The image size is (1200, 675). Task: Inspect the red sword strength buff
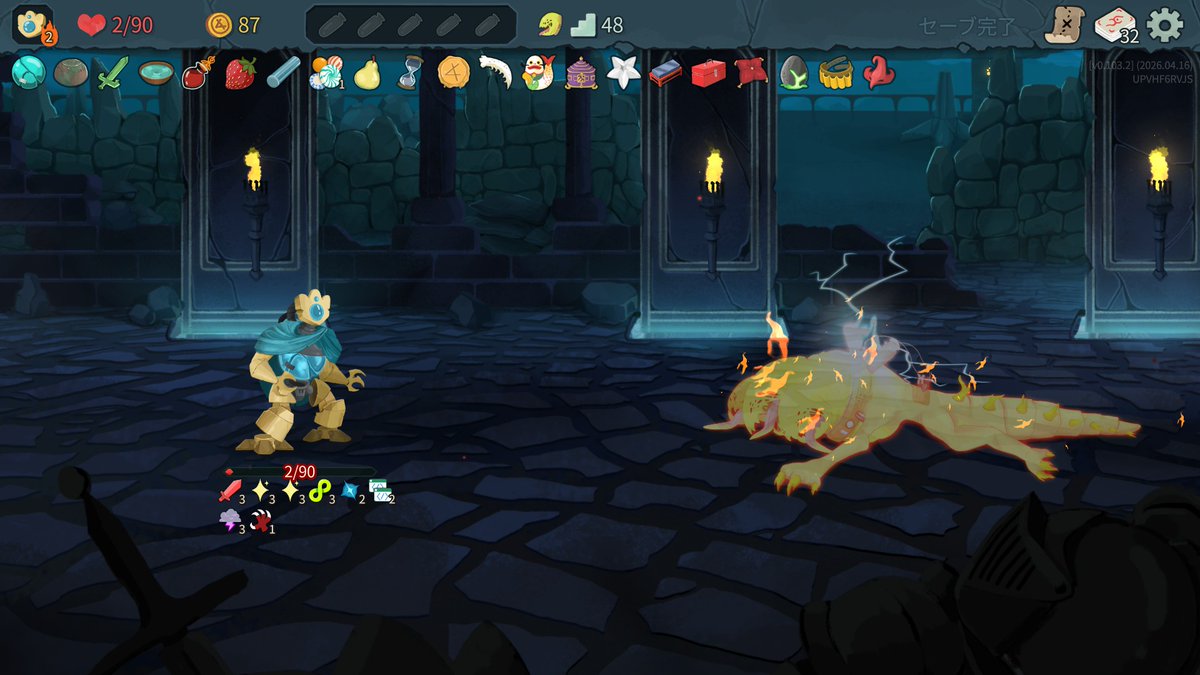point(230,491)
